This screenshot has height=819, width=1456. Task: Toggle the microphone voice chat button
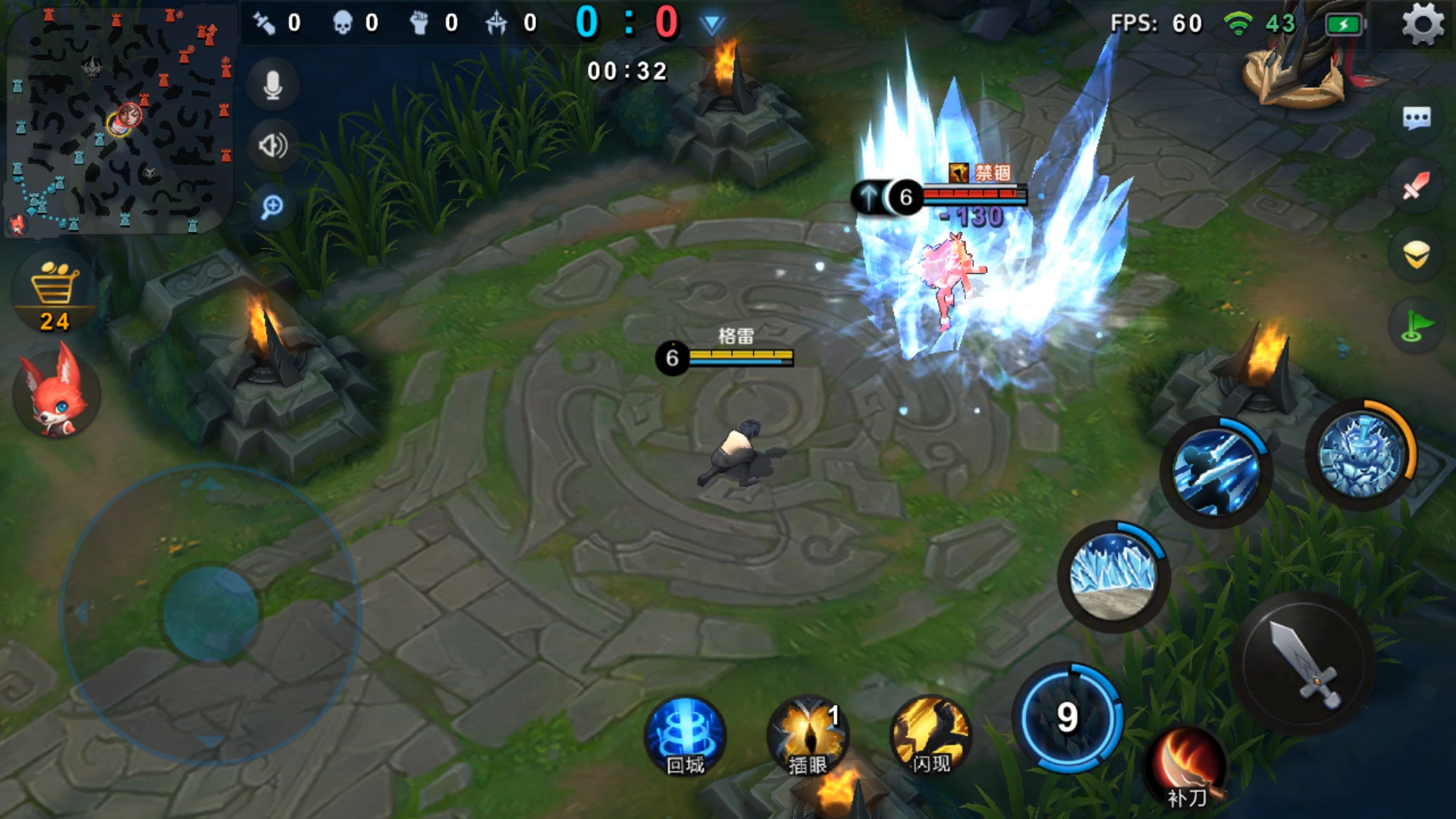pos(273,85)
